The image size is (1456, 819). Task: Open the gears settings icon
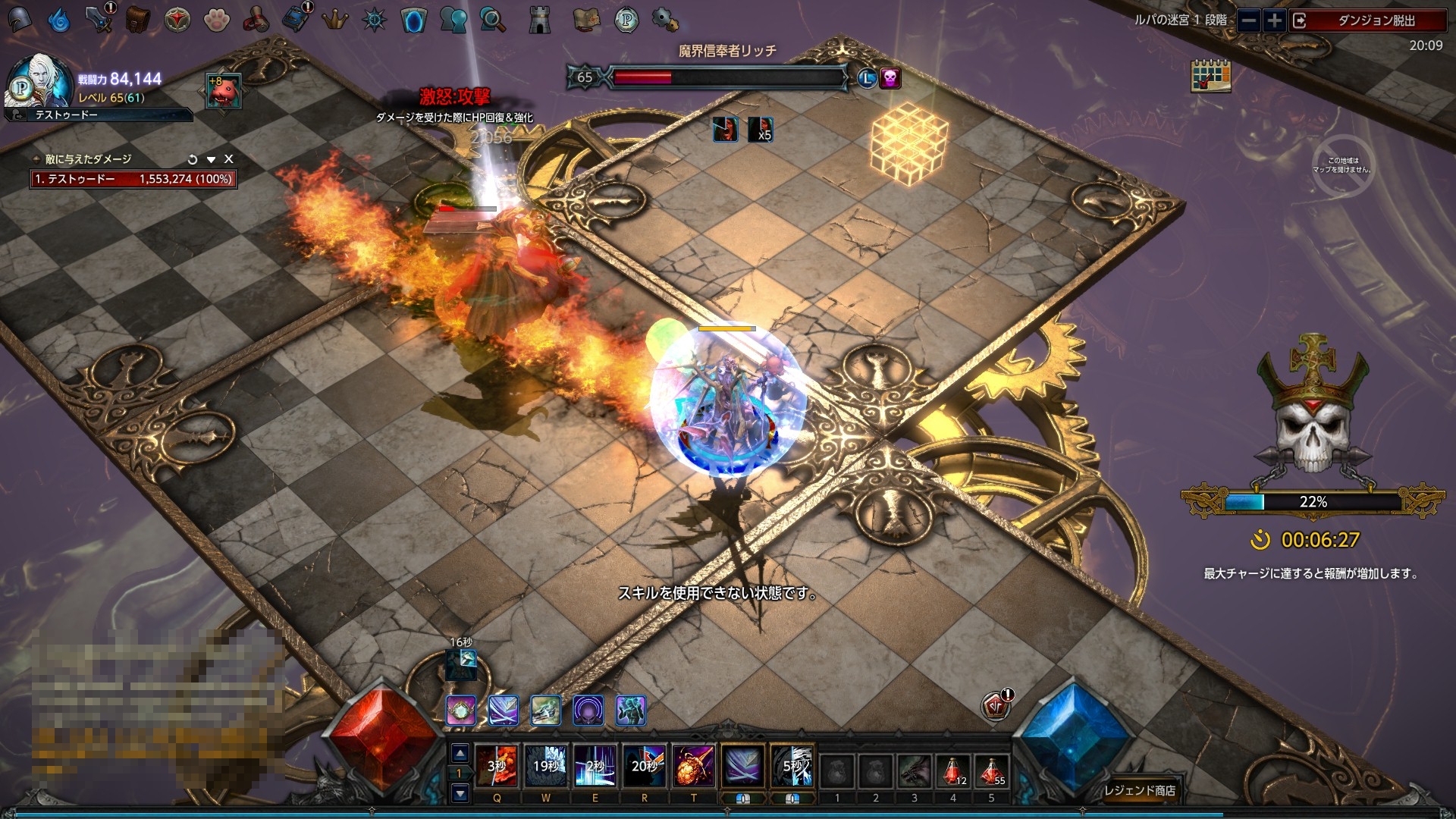665,20
